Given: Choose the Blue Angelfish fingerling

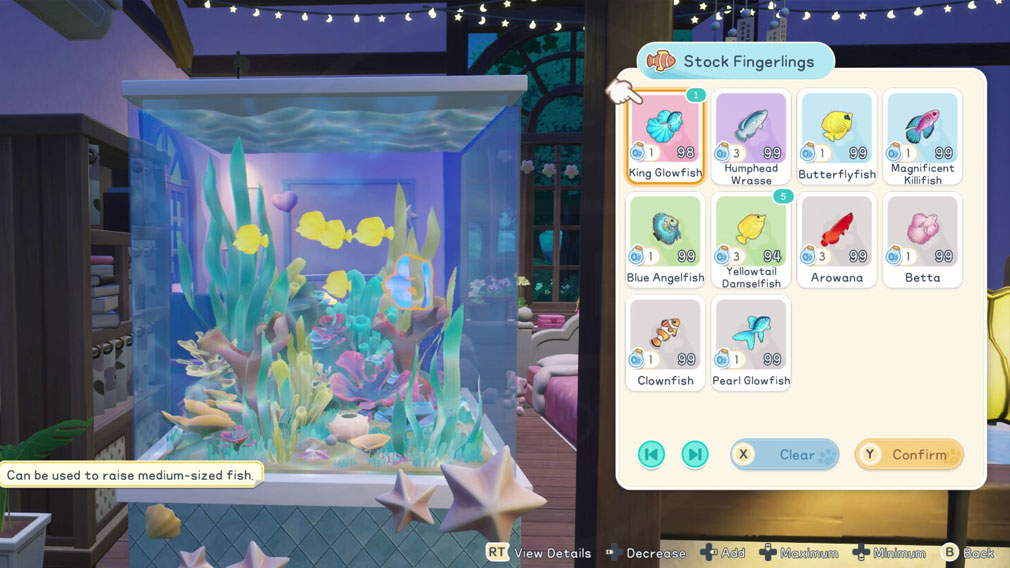Looking at the screenshot, I should pyautogui.click(x=665, y=240).
